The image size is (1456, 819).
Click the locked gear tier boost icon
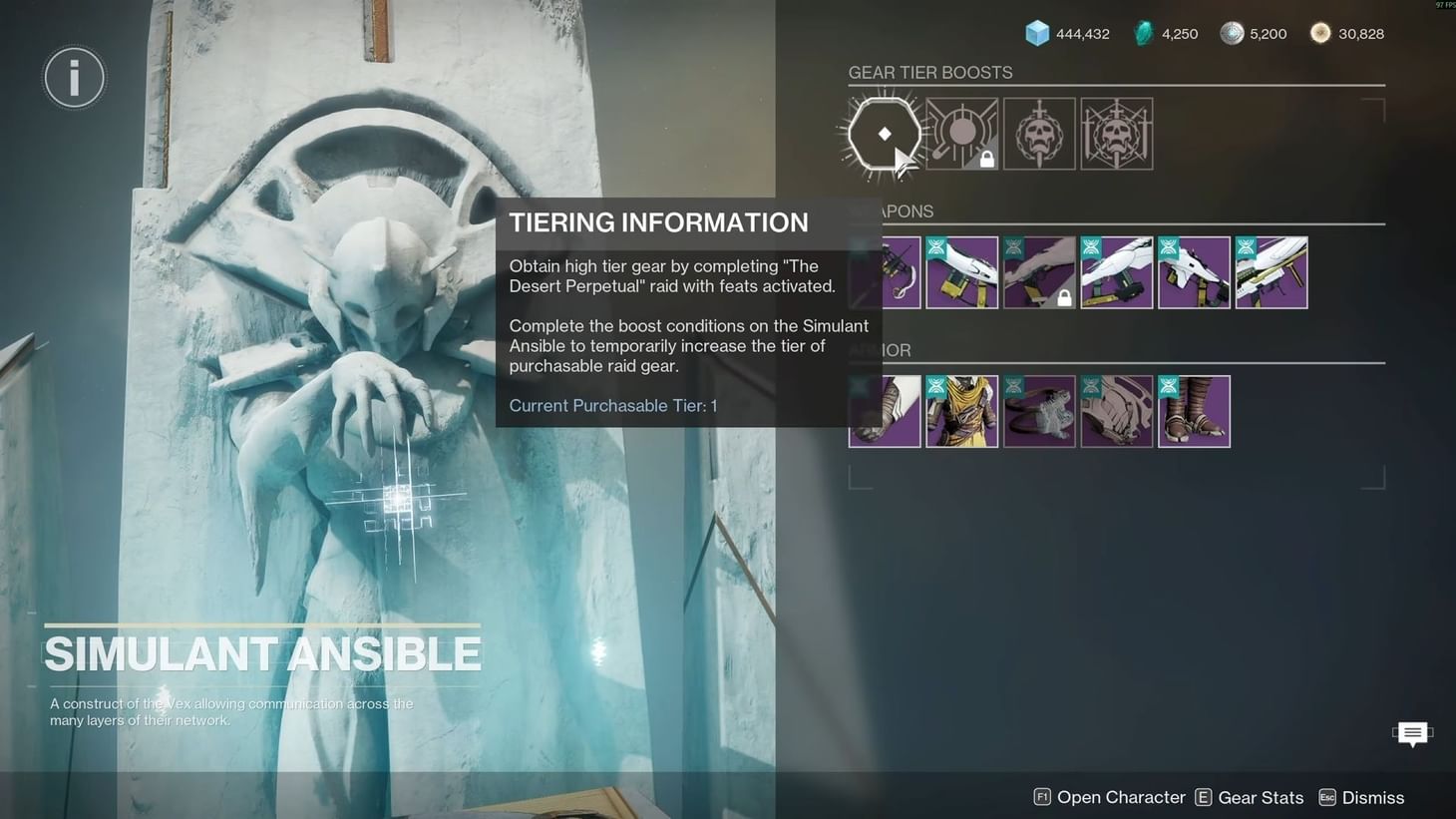(x=961, y=133)
